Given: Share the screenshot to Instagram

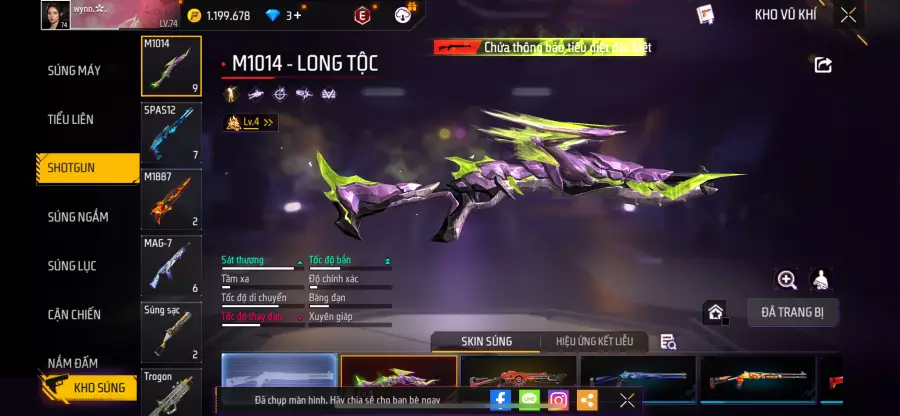Looking at the screenshot, I should pyautogui.click(x=558, y=400).
